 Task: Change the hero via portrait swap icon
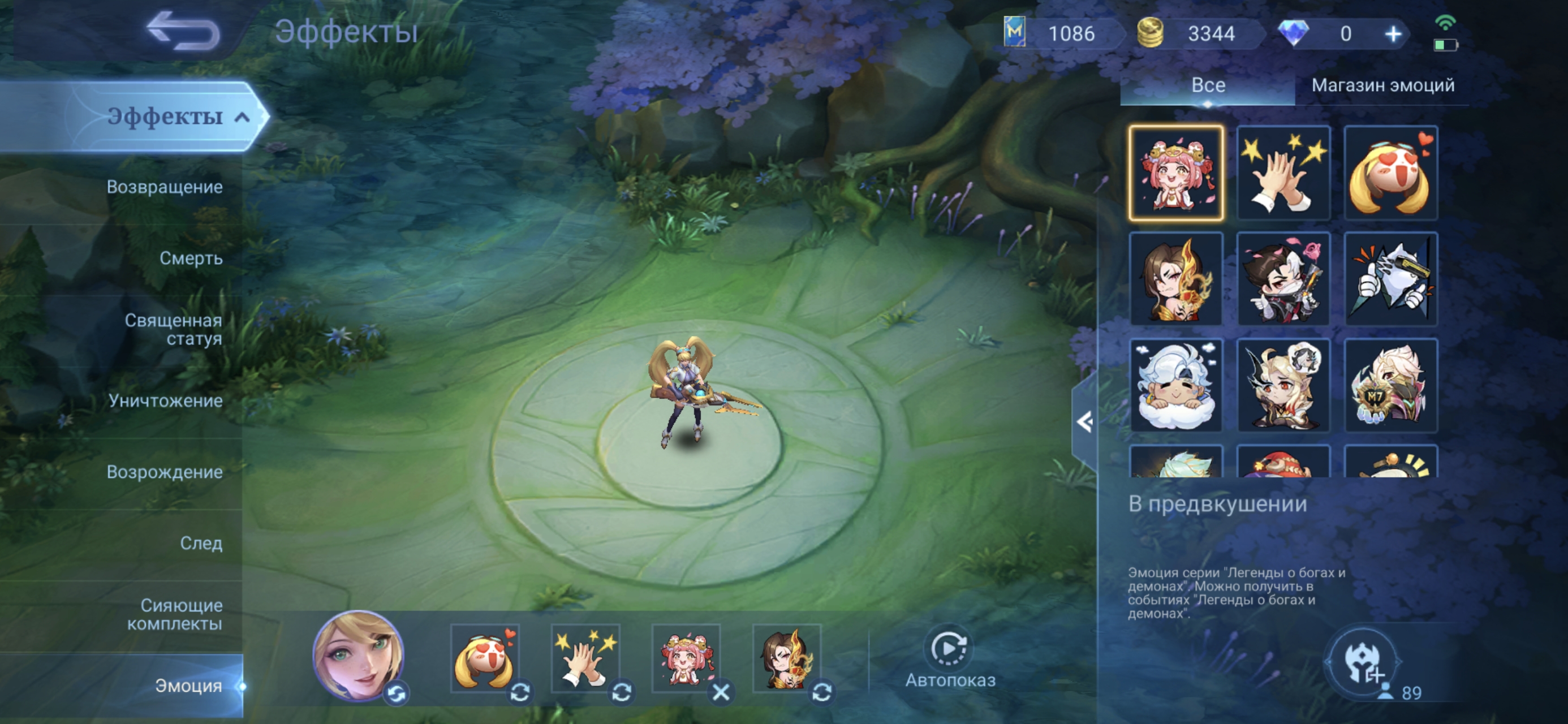pyautogui.click(x=397, y=693)
